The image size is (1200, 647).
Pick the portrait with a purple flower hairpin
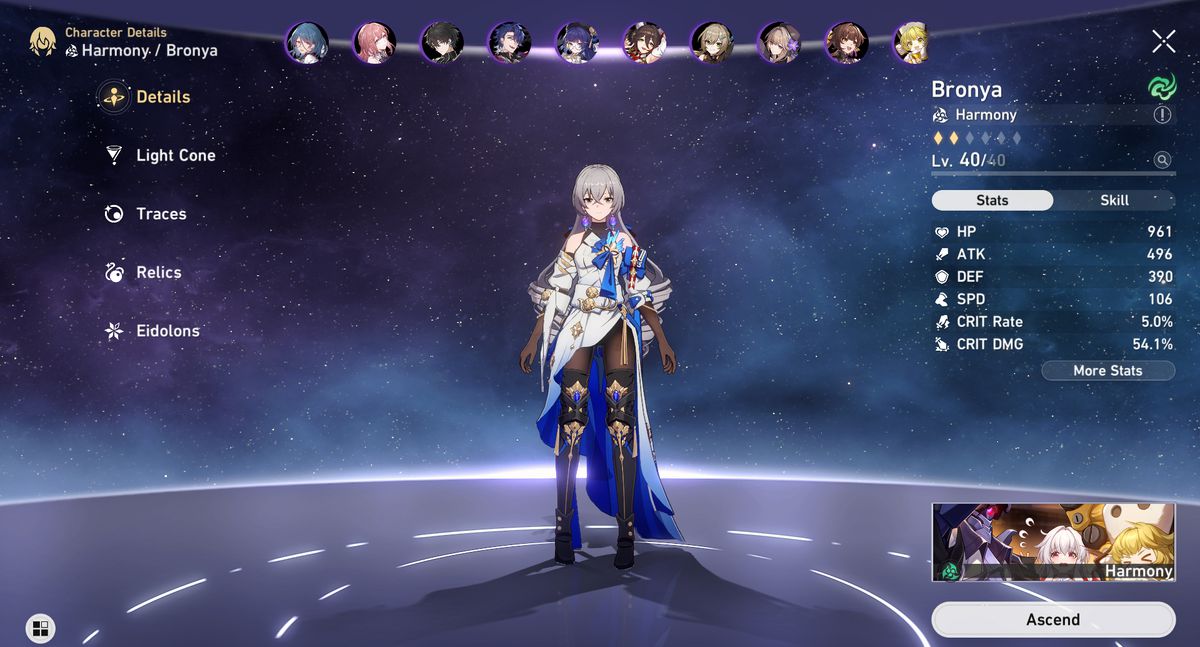tap(778, 43)
